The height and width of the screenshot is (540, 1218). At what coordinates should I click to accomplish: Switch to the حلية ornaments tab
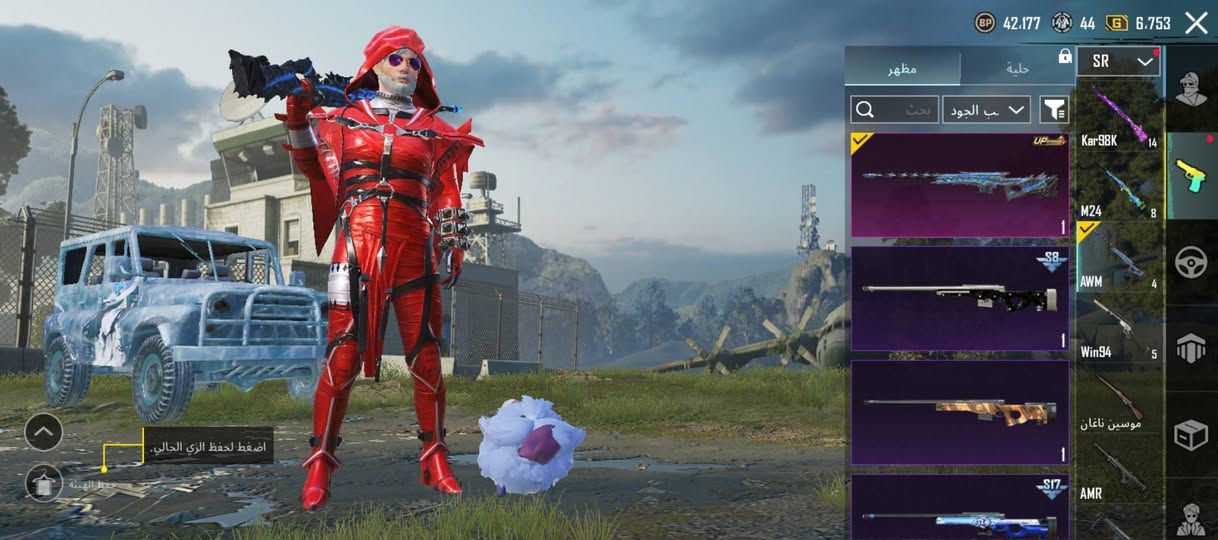click(1017, 68)
